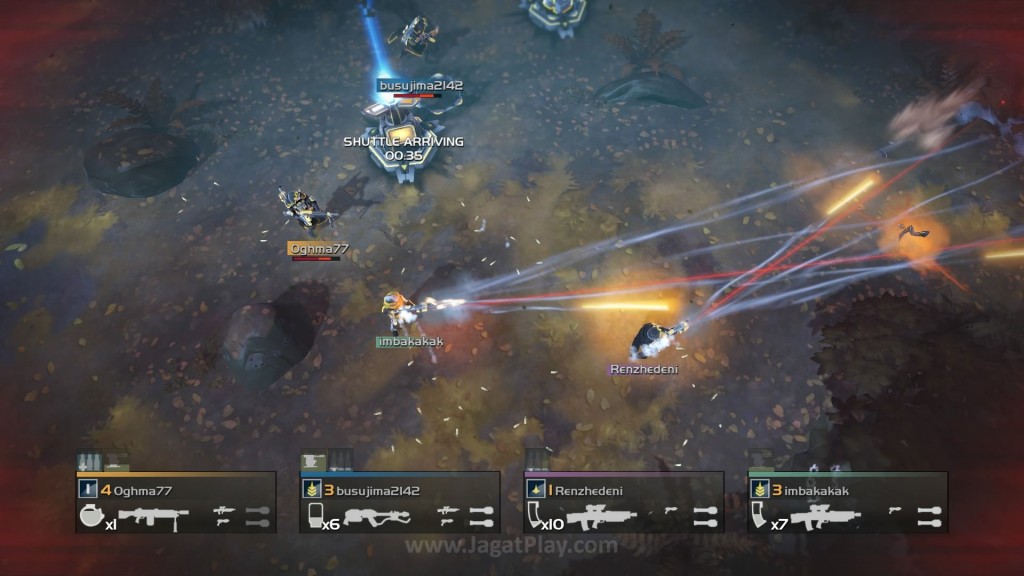Select imbakakak's assault rifle icon

pos(826,516)
